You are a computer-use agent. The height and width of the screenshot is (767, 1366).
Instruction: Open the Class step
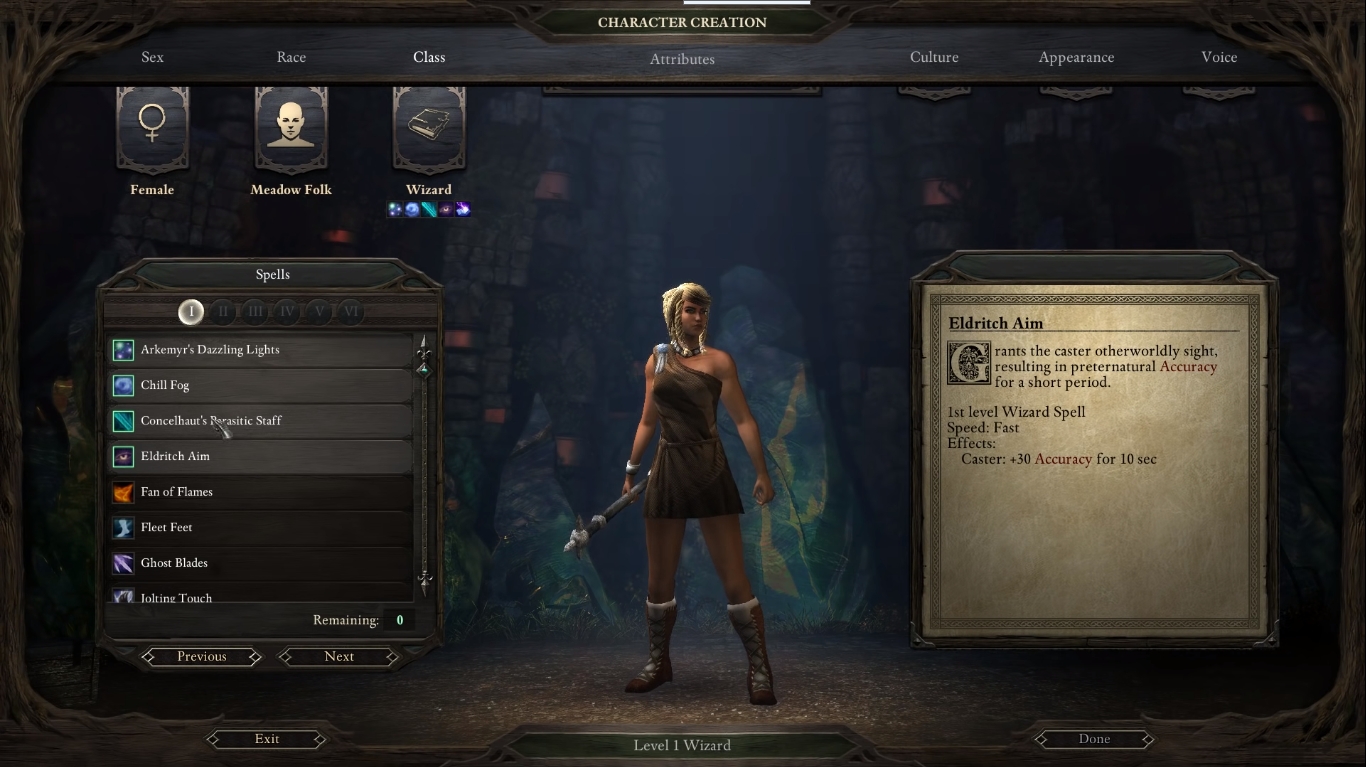click(x=429, y=57)
